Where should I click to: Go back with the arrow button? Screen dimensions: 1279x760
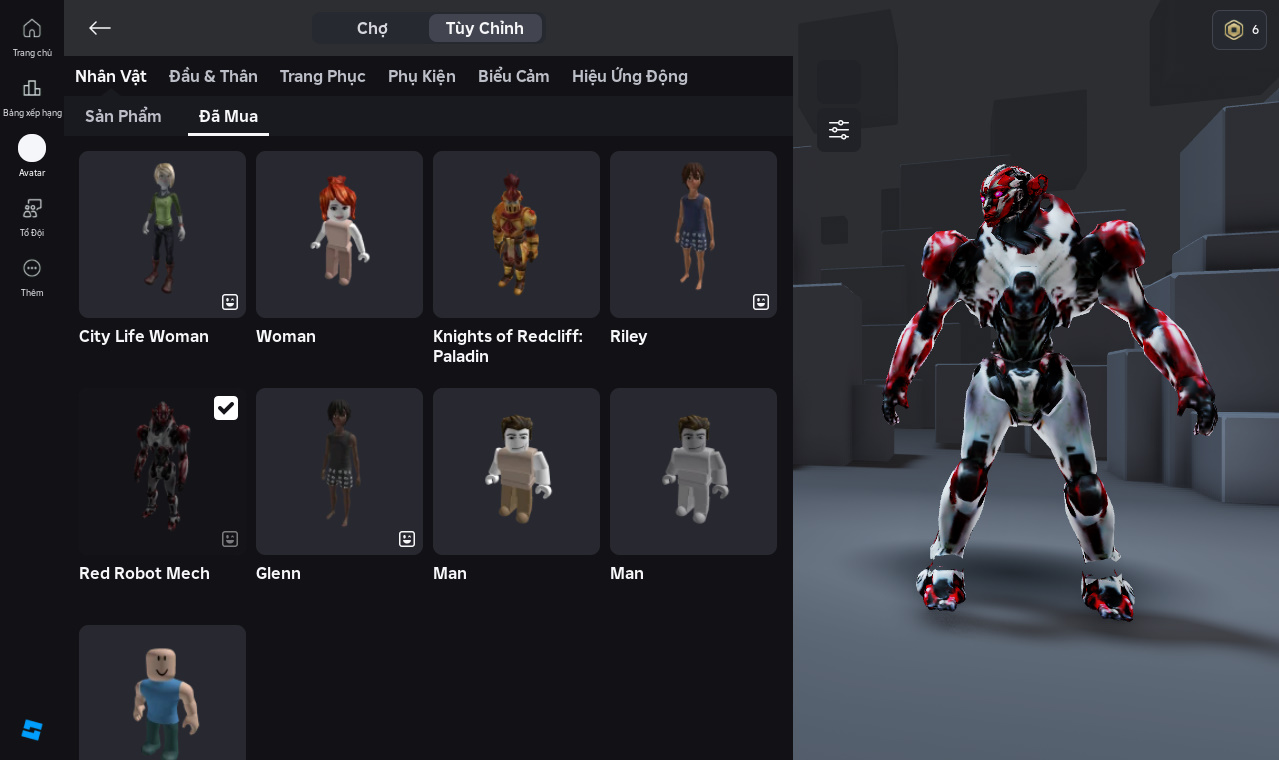click(x=99, y=28)
